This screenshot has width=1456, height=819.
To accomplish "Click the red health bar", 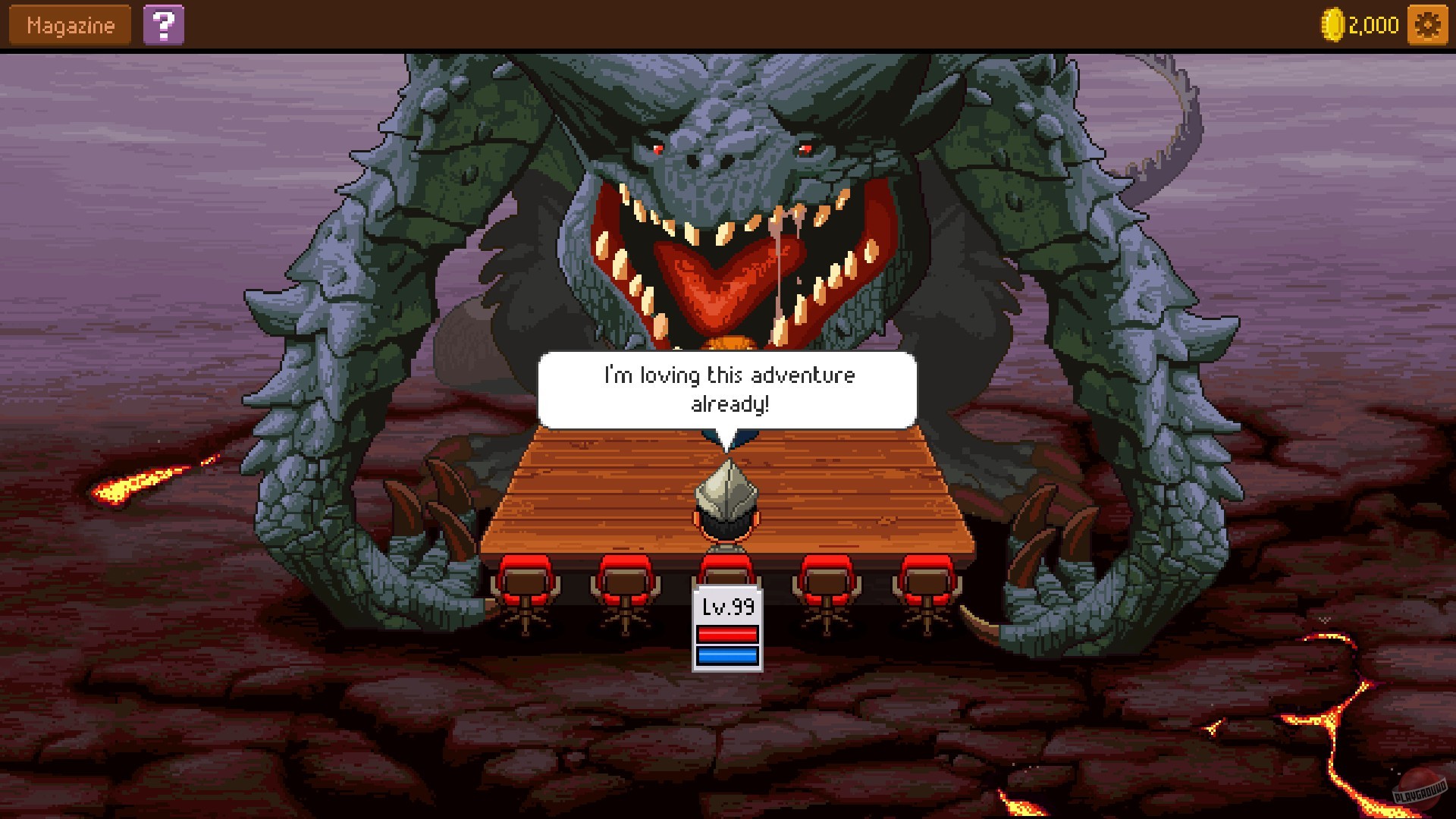I will (x=726, y=635).
